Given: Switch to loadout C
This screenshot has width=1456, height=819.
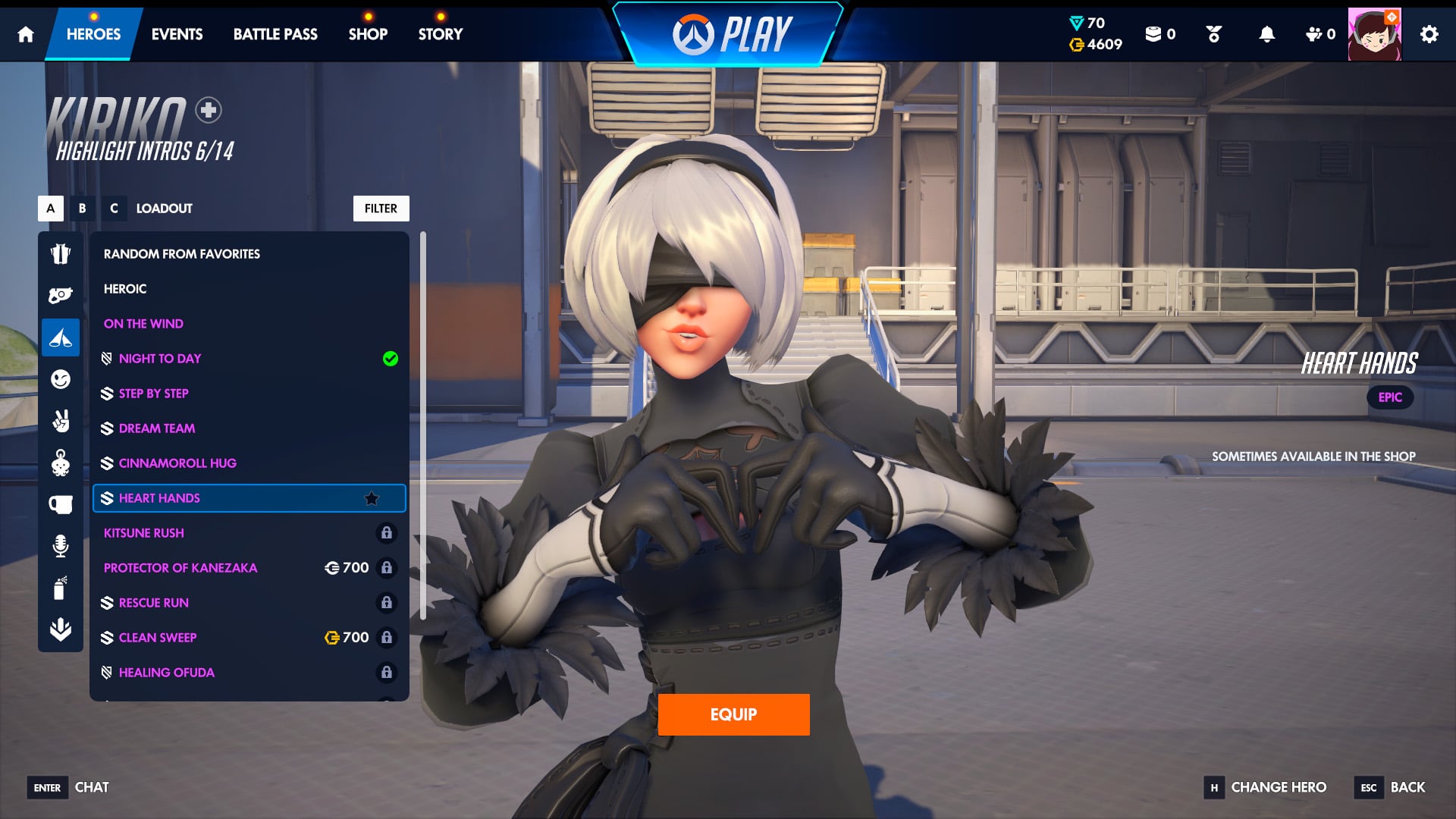Looking at the screenshot, I should coord(114,209).
